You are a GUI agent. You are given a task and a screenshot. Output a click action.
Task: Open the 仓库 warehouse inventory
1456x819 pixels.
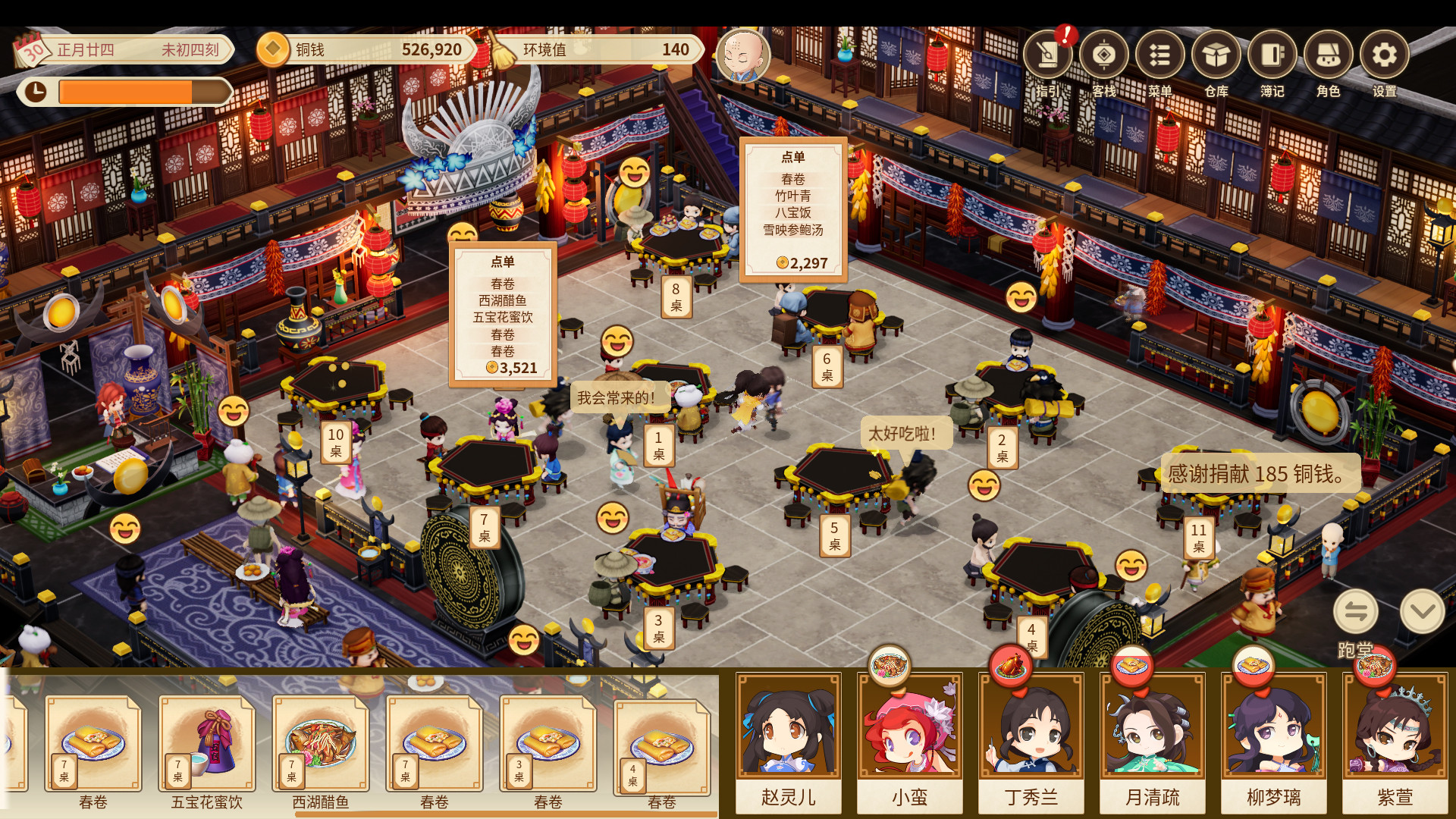[1217, 55]
